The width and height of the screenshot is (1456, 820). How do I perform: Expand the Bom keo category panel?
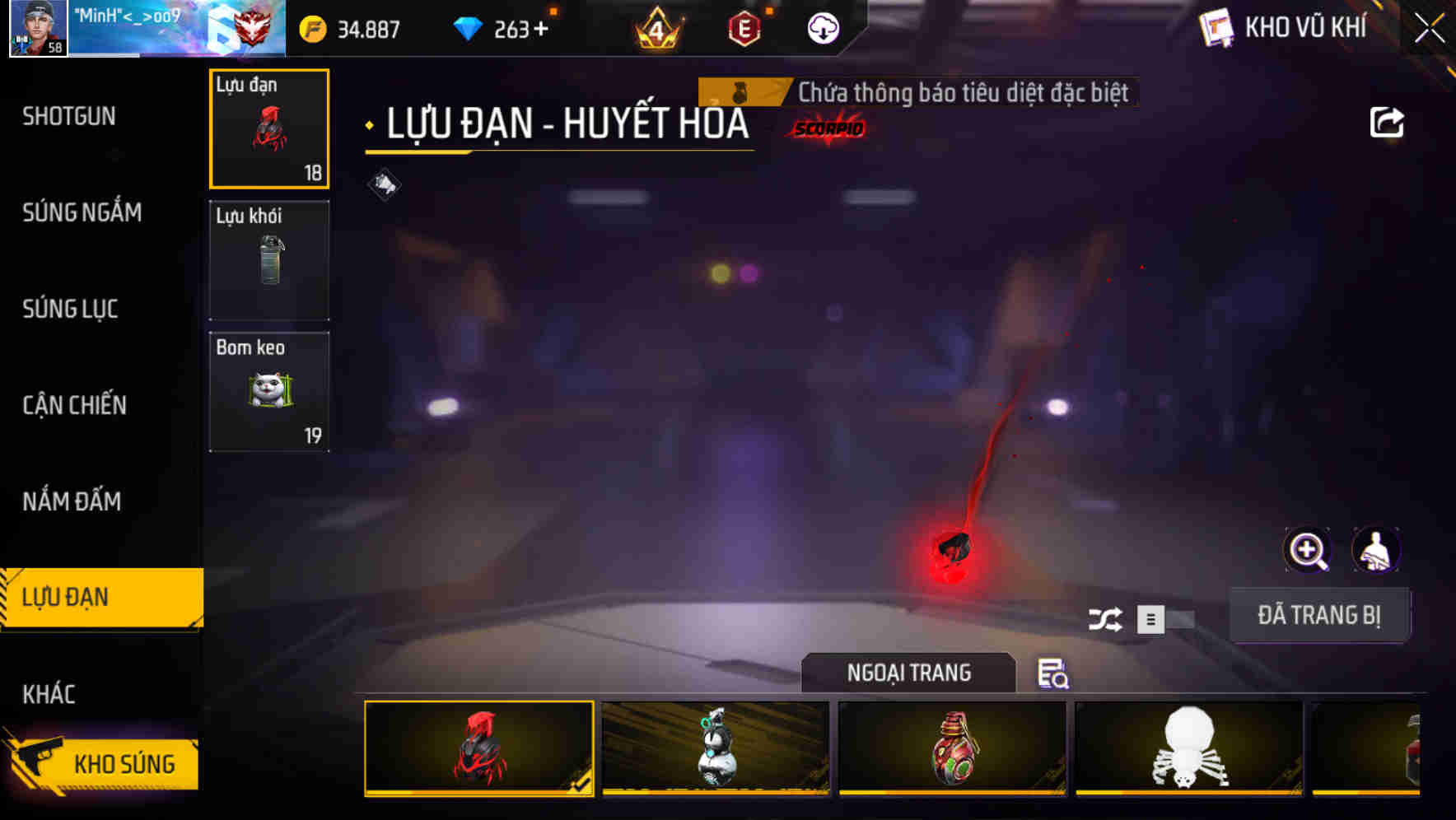click(268, 390)
